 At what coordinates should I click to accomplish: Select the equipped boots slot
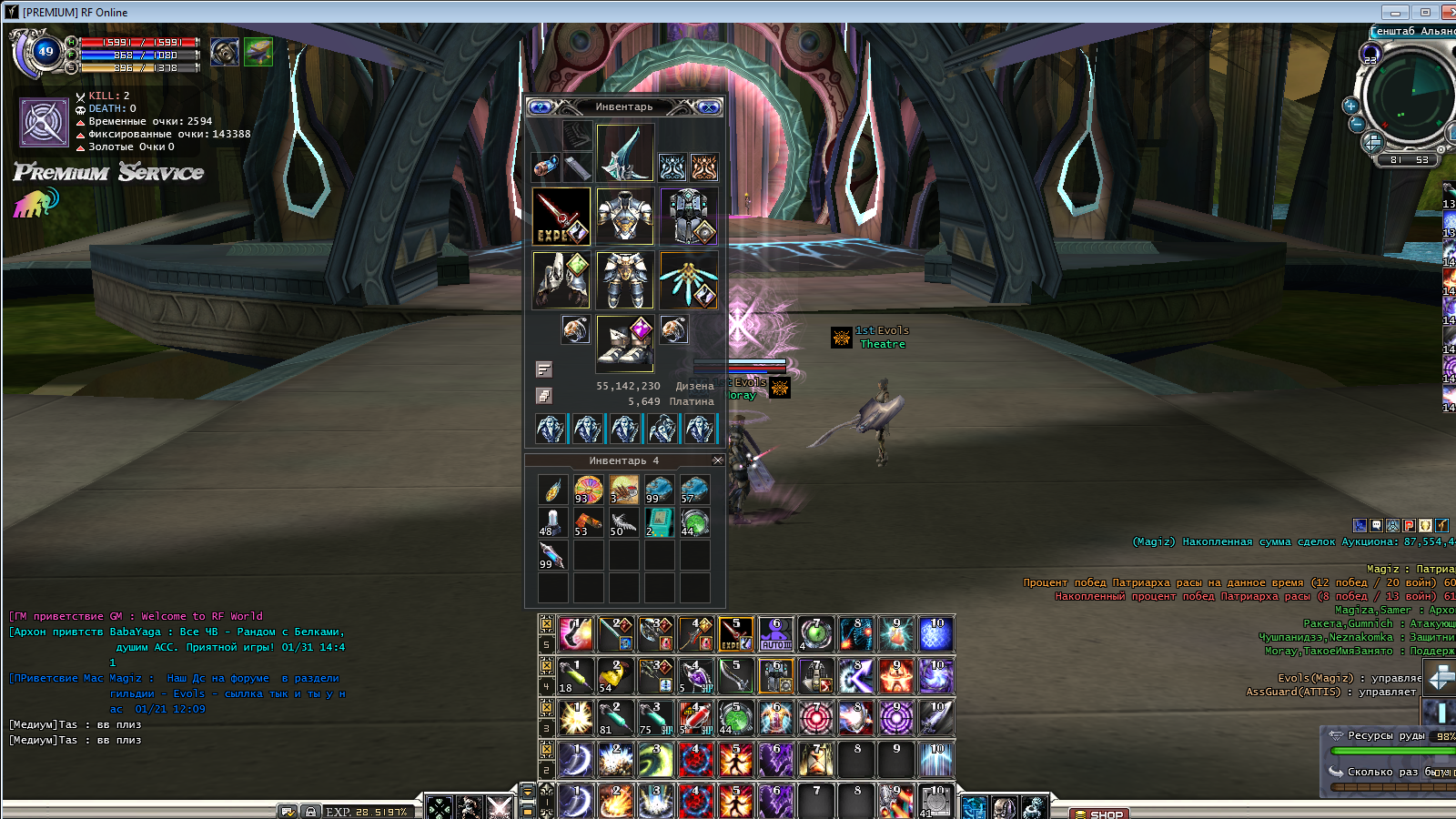tap(625, 344)
